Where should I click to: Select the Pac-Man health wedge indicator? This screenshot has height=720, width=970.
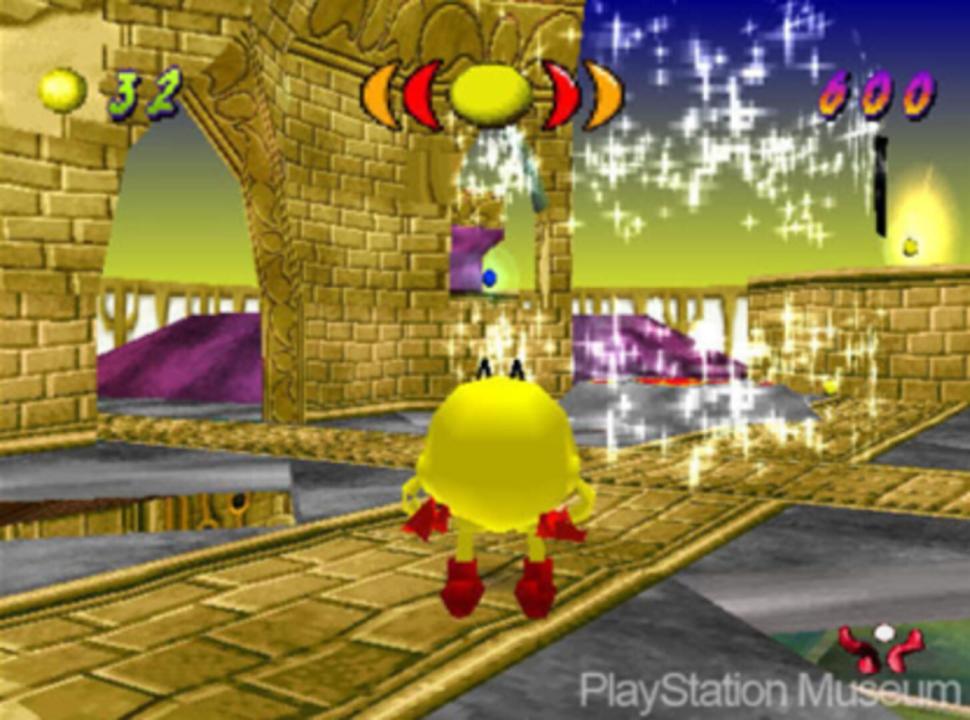coord(491,94)
